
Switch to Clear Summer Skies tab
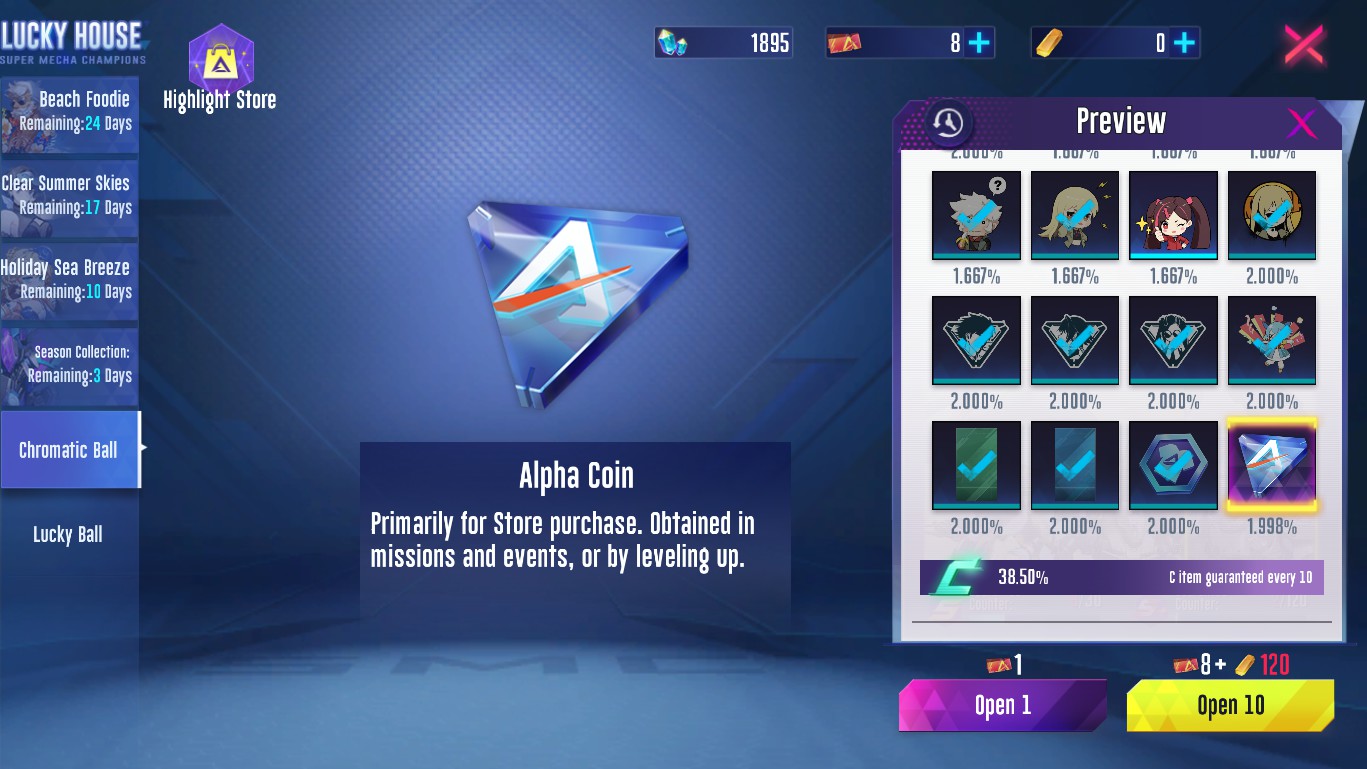[x=70, y=197]
